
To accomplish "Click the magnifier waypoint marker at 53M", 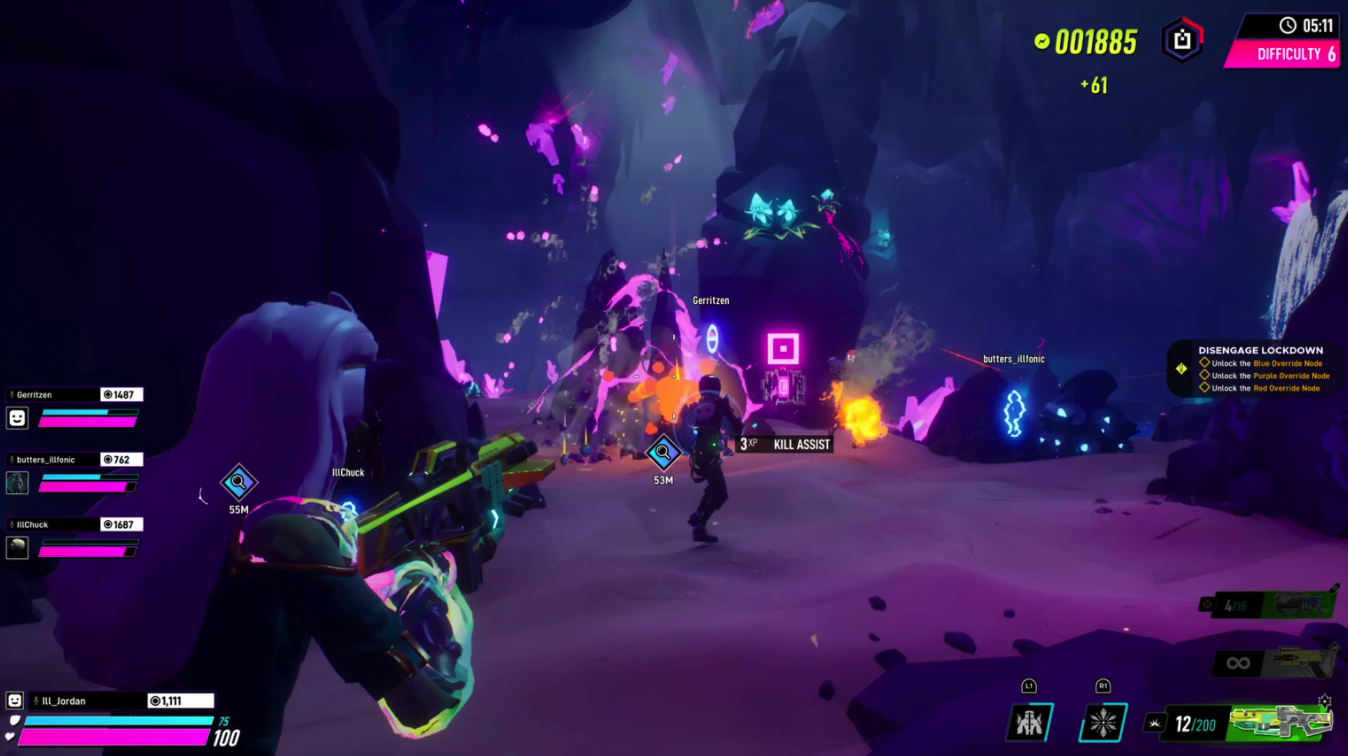I will (x=663, y=454).
